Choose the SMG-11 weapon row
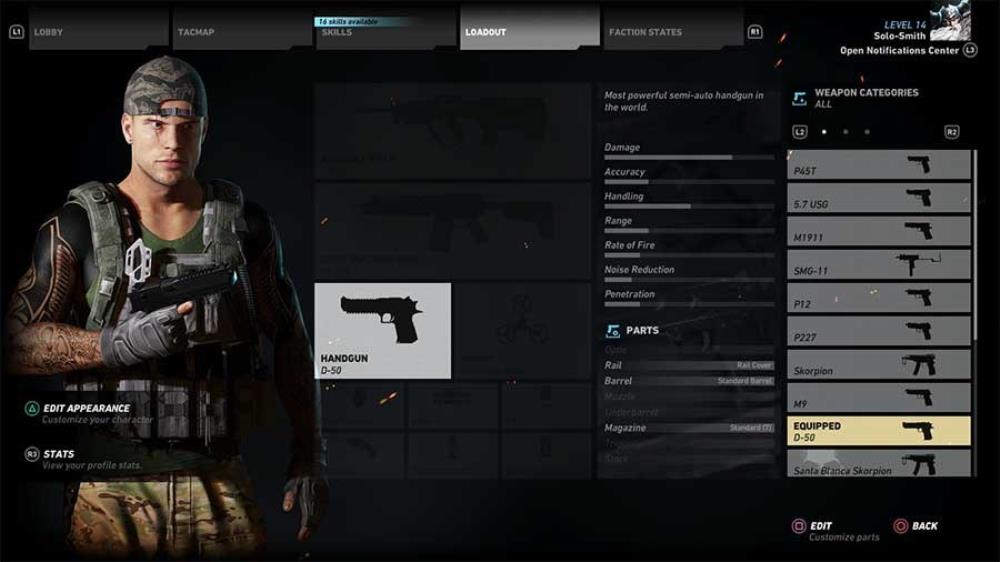This screenshot has width=1000, height=562. pos(878,265)
